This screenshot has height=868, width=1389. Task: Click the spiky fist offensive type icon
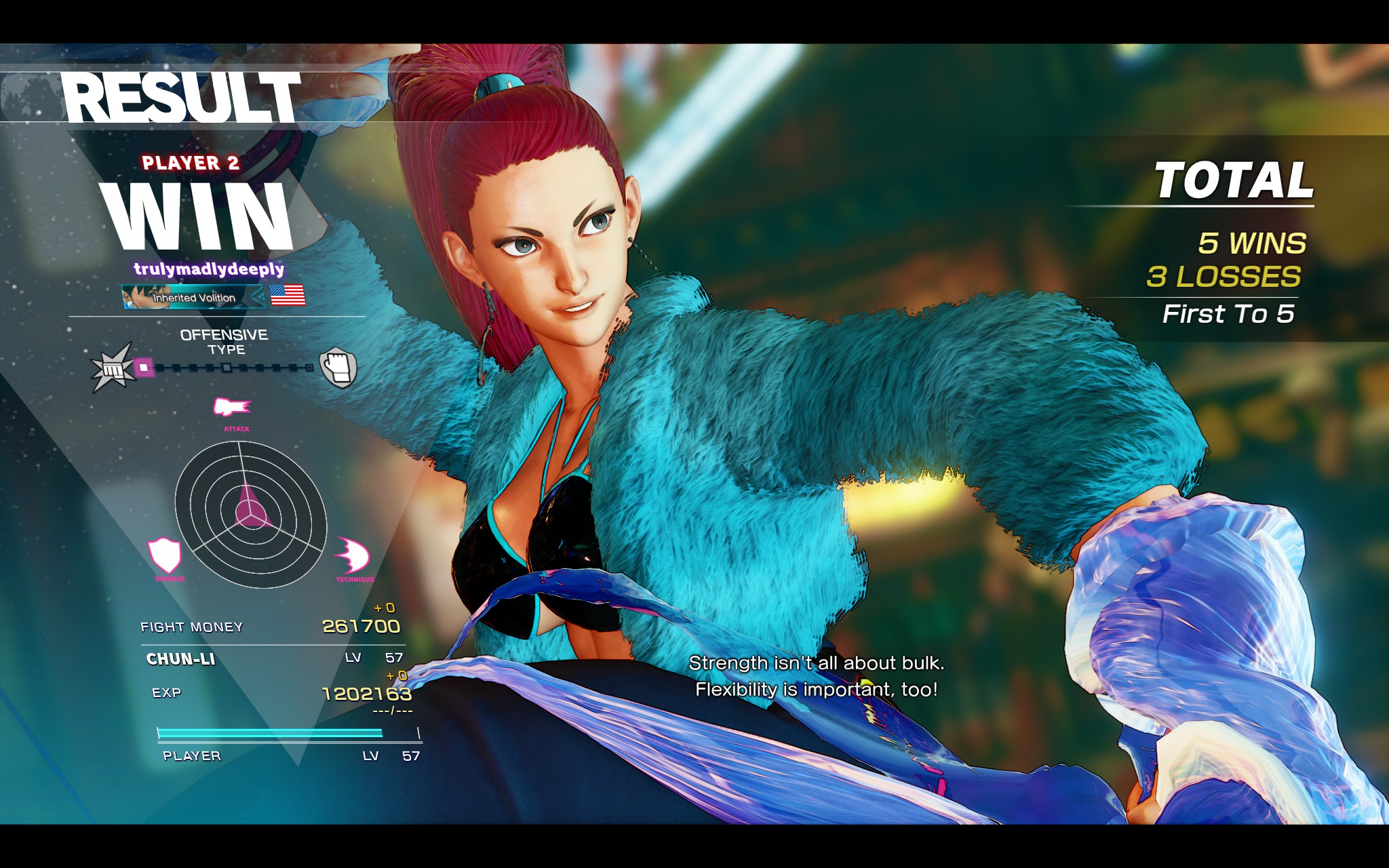[x=113, y=368]
